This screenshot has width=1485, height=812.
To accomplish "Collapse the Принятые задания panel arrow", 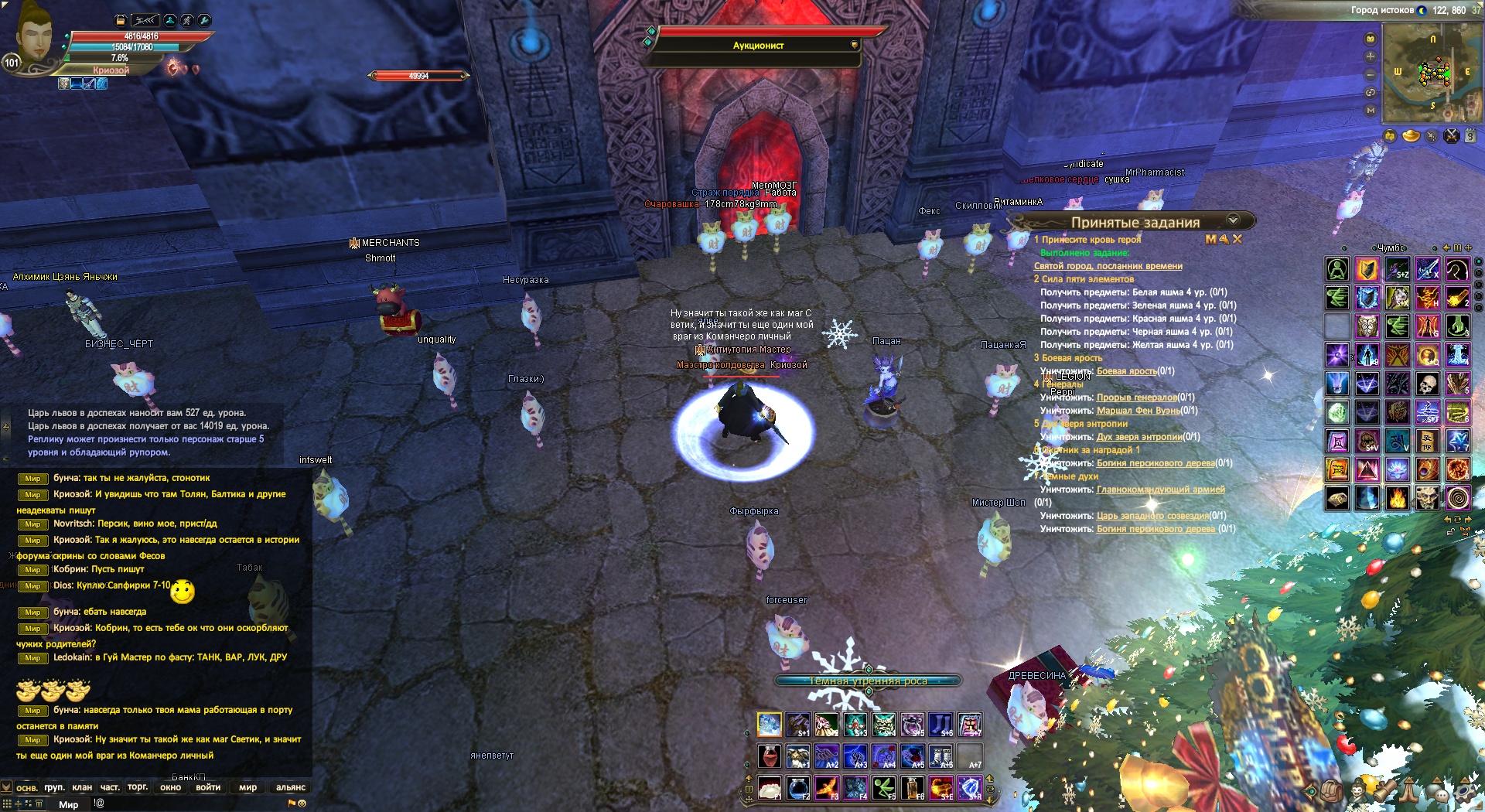I will [1234, 220].
